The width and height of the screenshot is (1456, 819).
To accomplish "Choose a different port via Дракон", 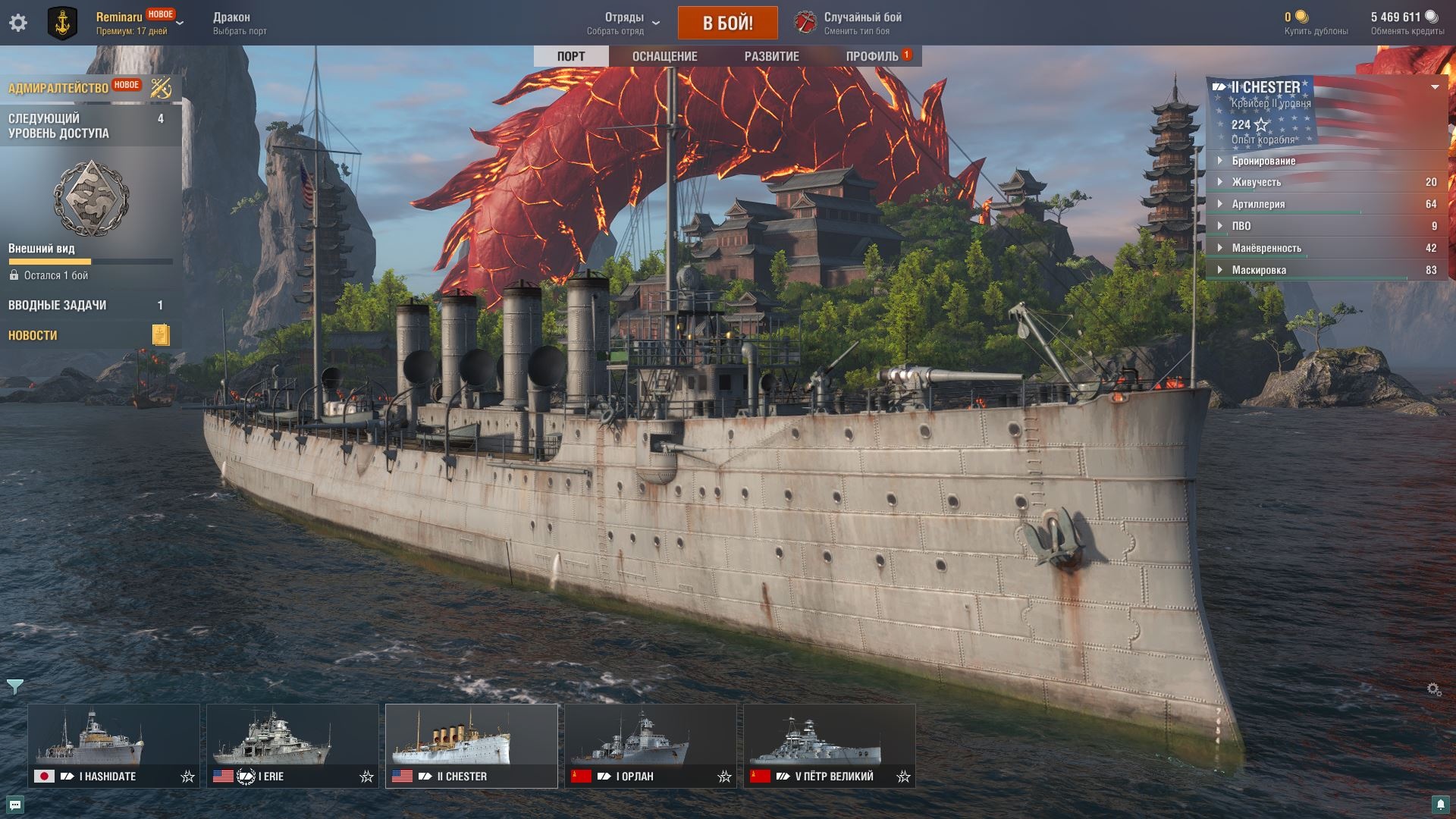I will click(x=240, y=23).
